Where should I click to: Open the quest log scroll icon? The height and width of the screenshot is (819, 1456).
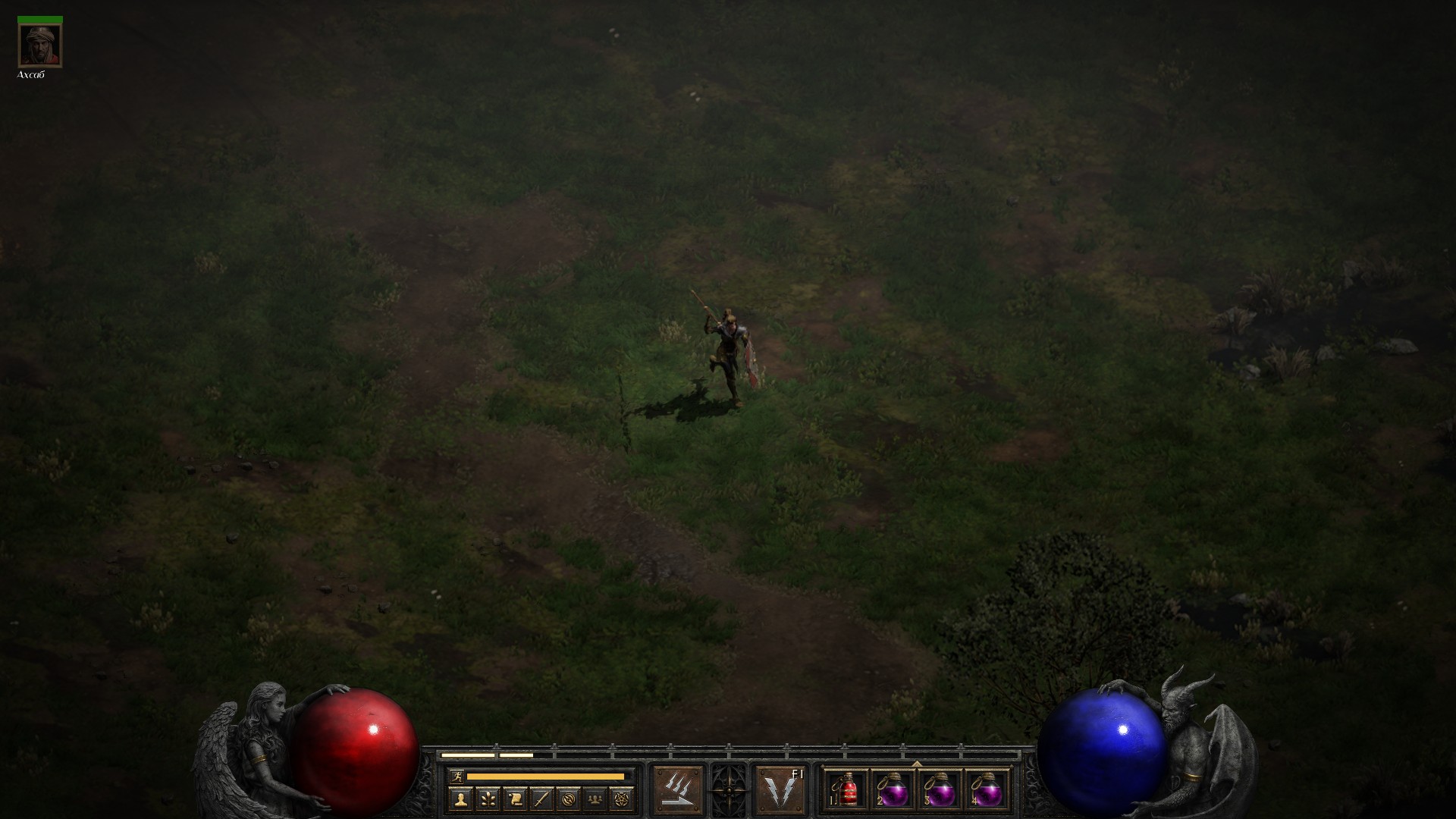click(x=515, y=799)
